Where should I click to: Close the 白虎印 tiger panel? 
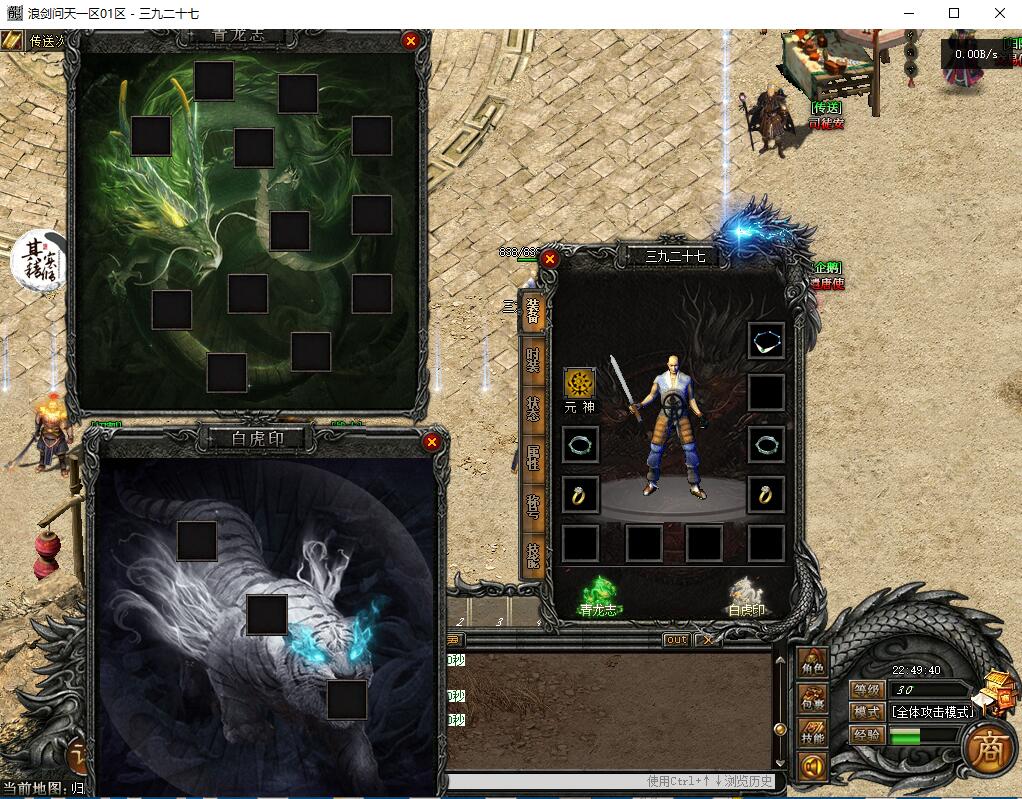(x=432, y=442)
